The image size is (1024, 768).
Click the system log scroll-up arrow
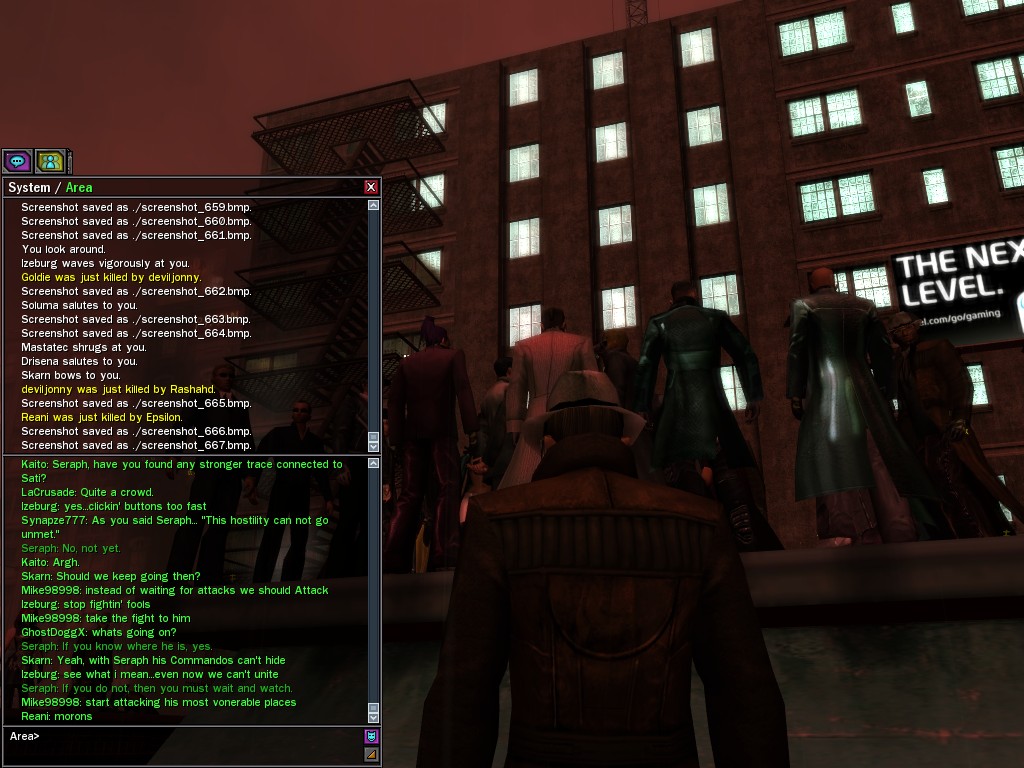click(374, 205)
